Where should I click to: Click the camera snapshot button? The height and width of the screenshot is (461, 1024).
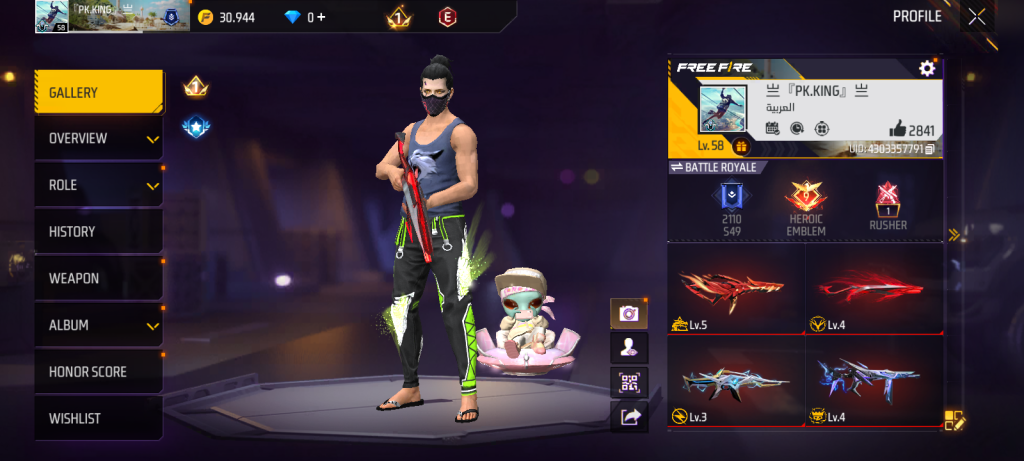(629, 314)
